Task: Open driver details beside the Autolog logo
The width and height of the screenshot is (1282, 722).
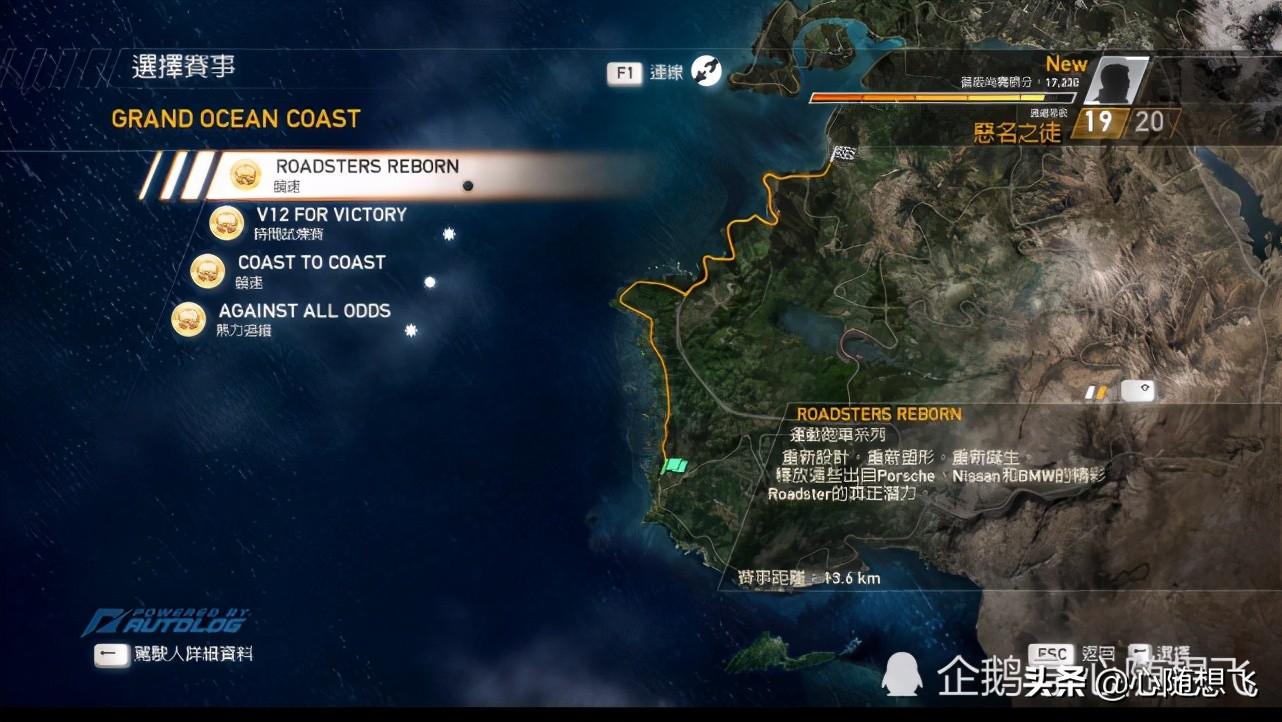Action: point(175,654)
